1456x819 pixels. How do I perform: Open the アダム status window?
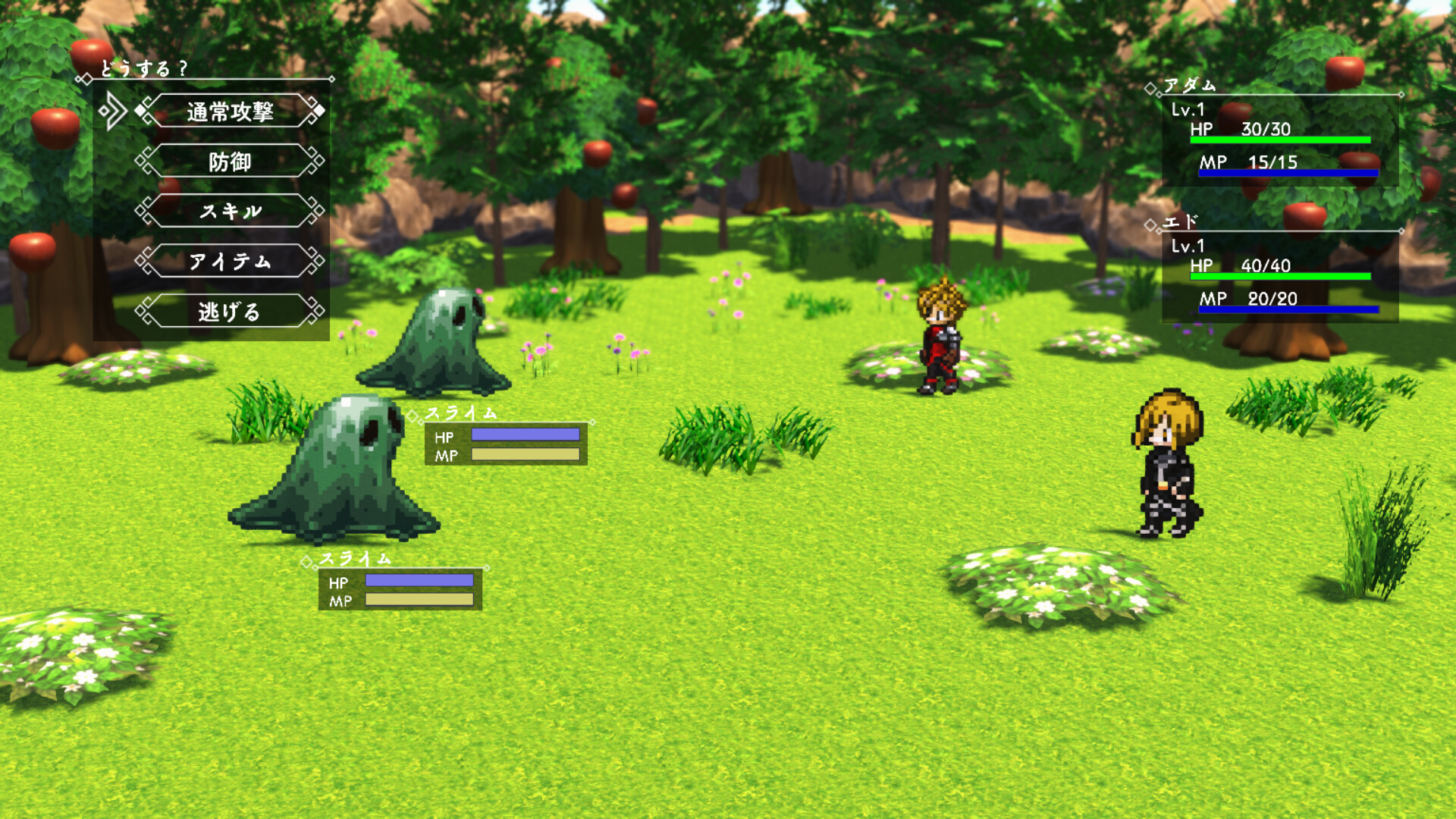(x=1282, y=136)
